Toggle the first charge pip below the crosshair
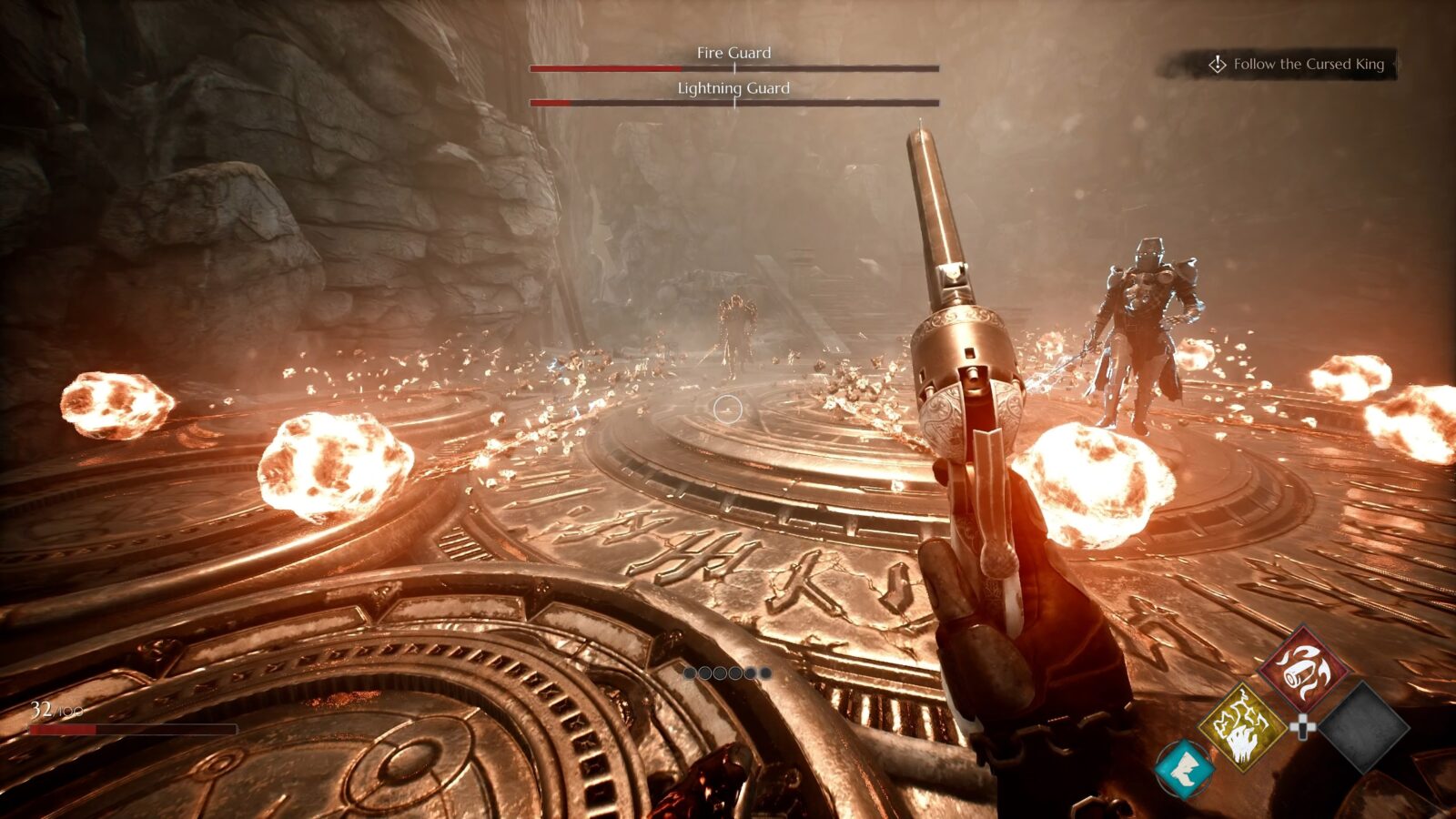1456x819 pixels. click(x=689, y=673)
